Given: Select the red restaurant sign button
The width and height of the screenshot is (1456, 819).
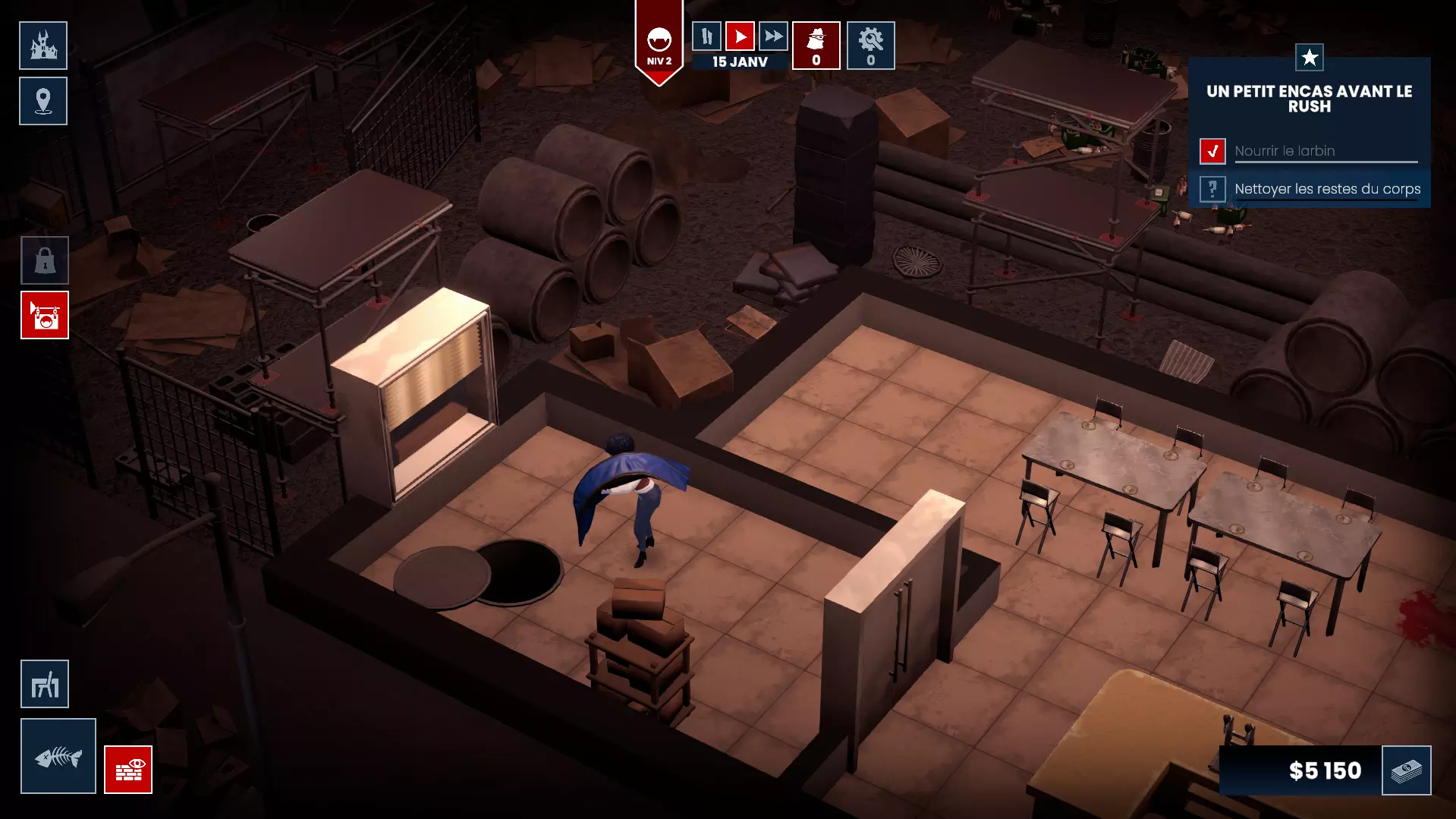Looking at the screenshot, I should 45,315.
